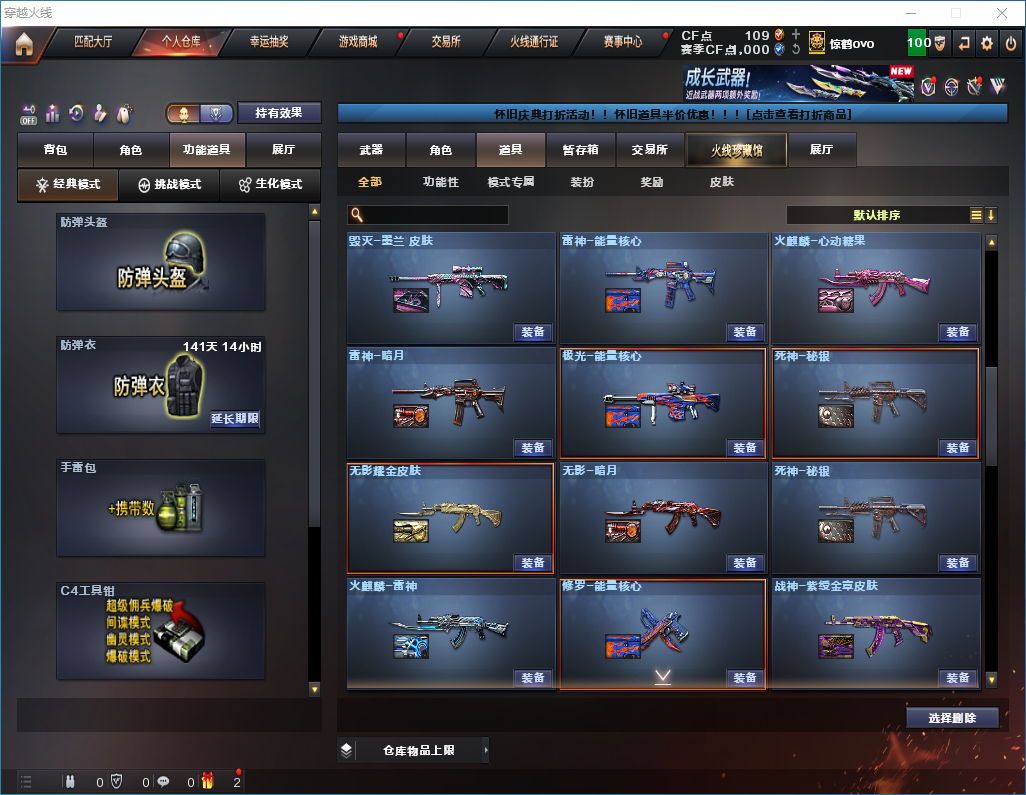The height and width of the screenshot is (795, 1026).
Task: Choose the 生化模式 biohazard mode tab
Action: (270, 185)
